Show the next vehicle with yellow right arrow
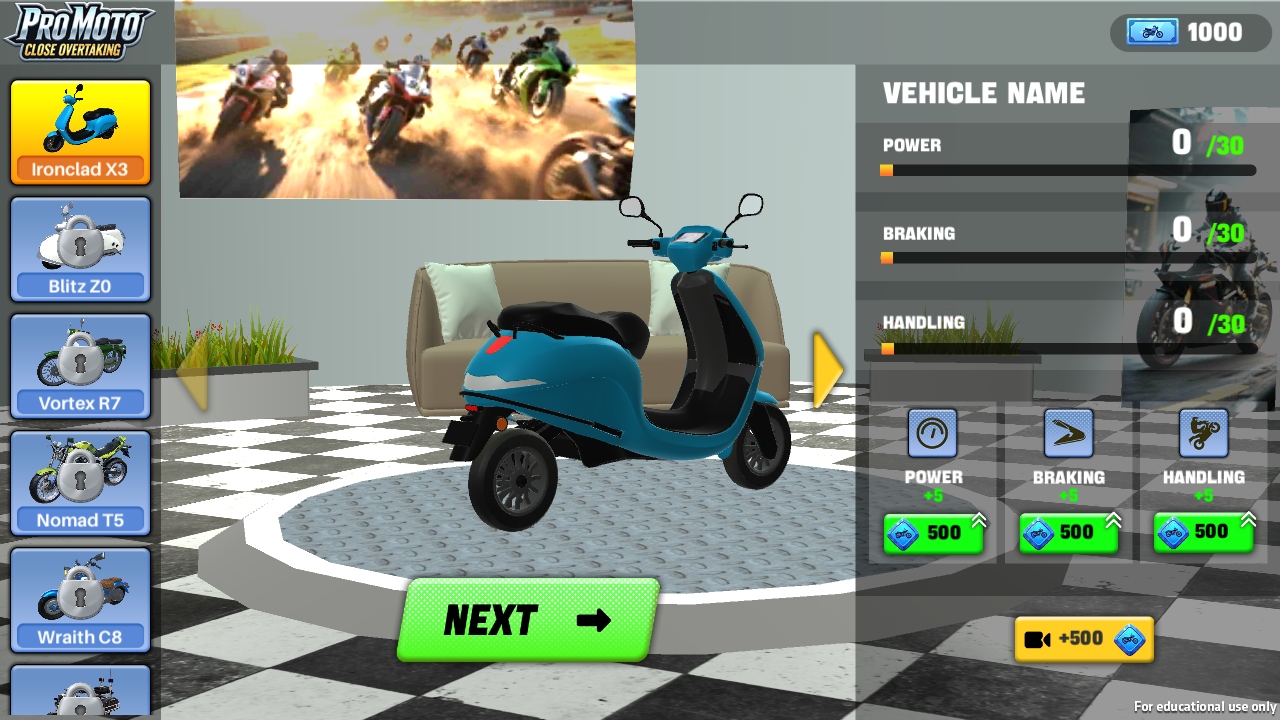 coord(827,370)
